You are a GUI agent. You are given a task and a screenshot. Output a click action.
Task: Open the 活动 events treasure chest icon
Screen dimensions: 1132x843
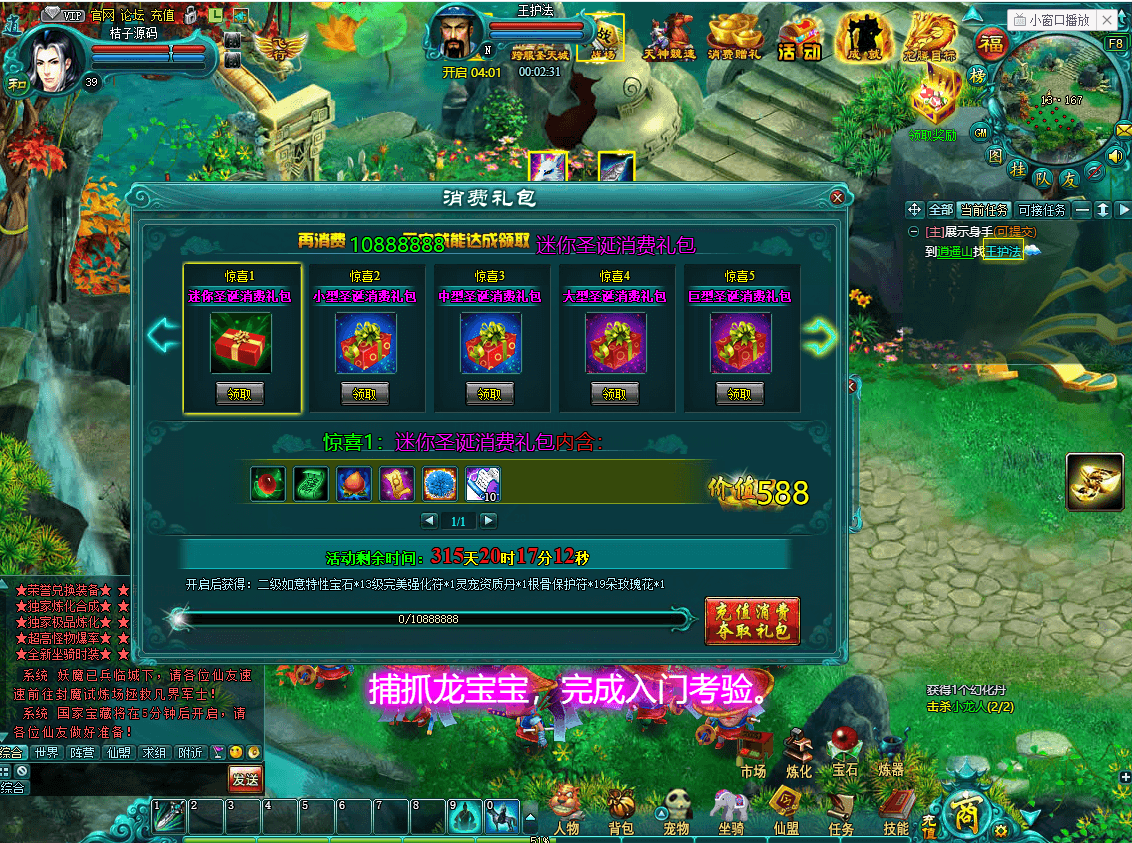tap(799, 40)
